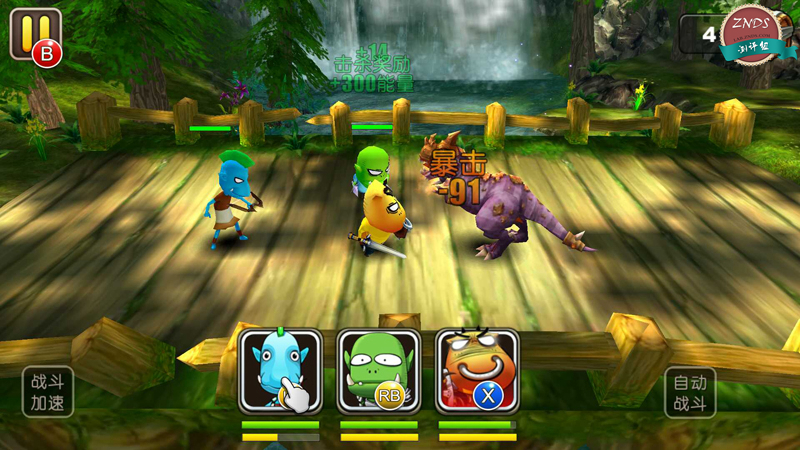Enable auto battle (自动战斗)

[690, 393]
